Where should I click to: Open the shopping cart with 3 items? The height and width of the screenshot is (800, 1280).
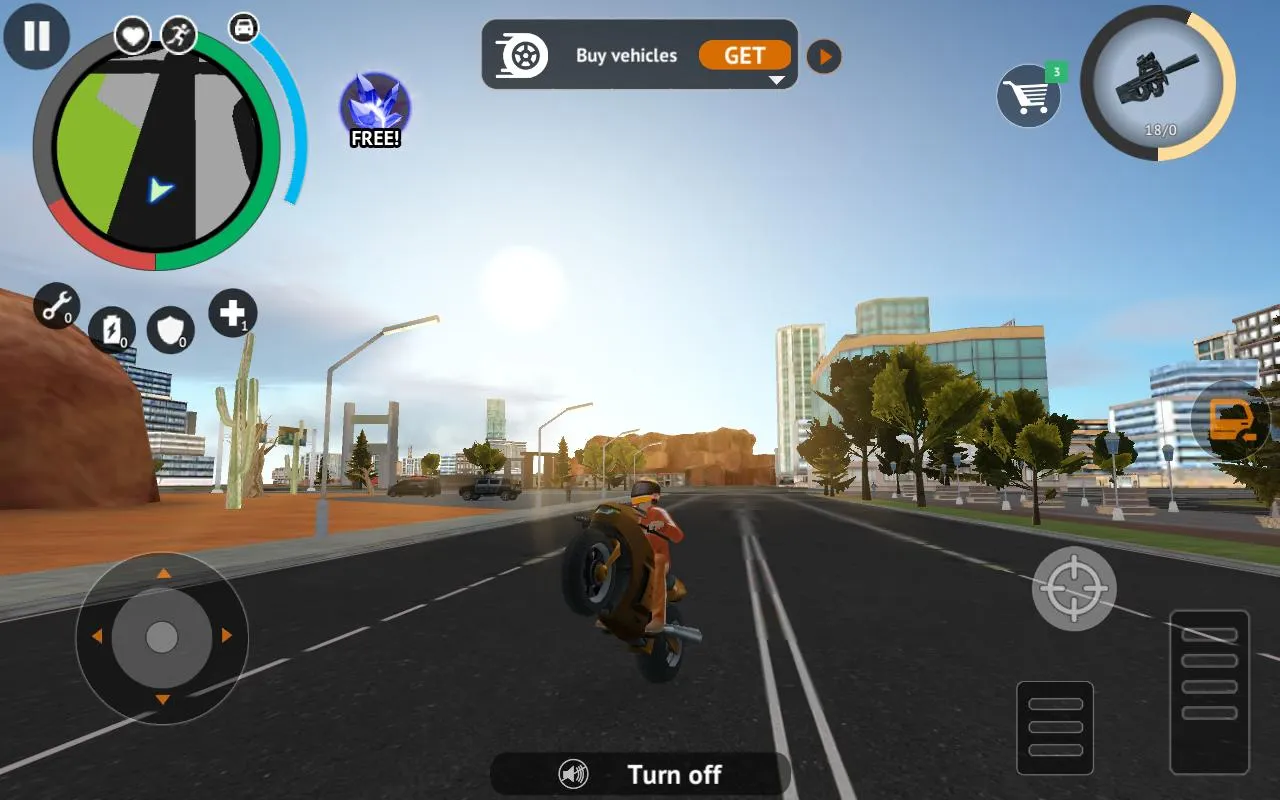click(x=1030, y=95)
